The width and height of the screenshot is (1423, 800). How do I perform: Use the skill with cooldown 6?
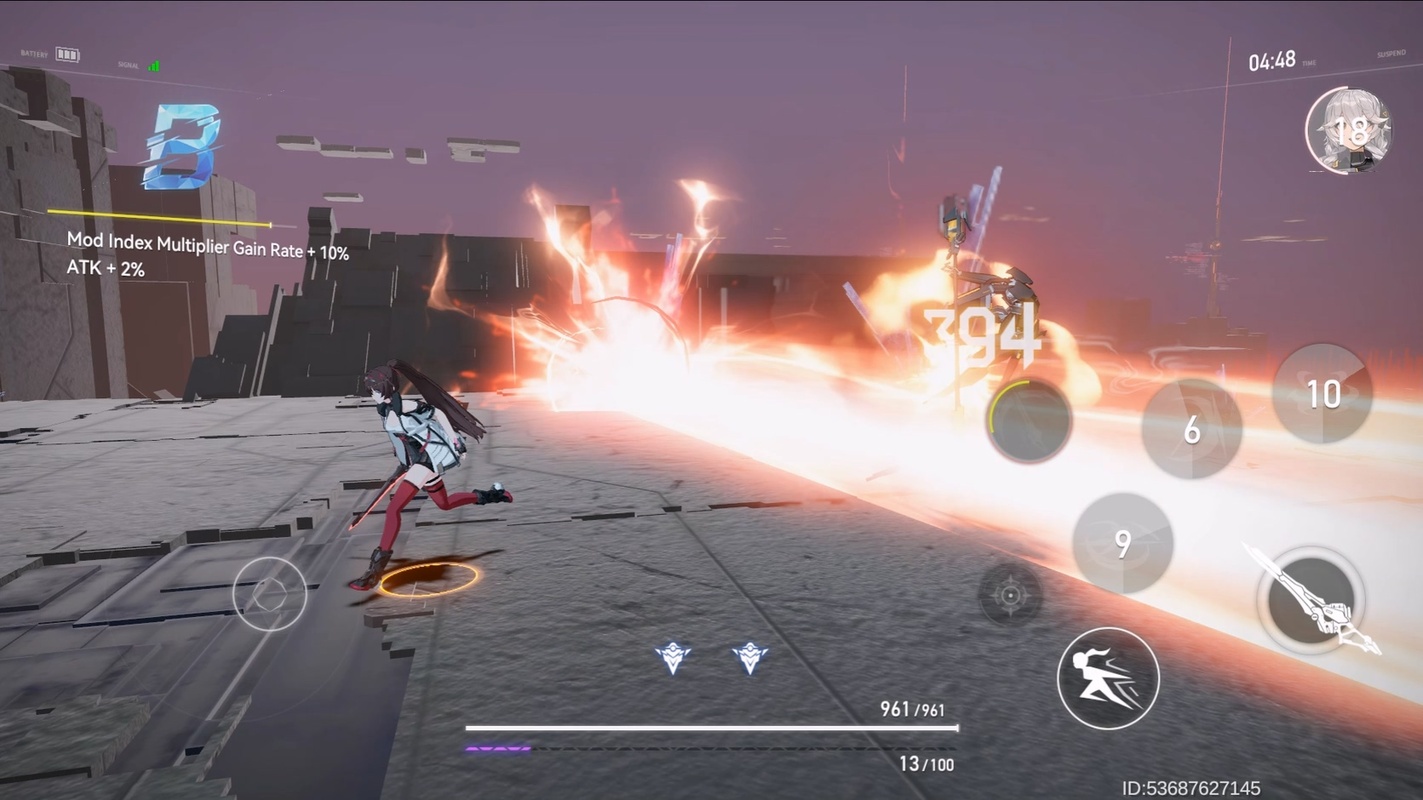coord(1191,429)
